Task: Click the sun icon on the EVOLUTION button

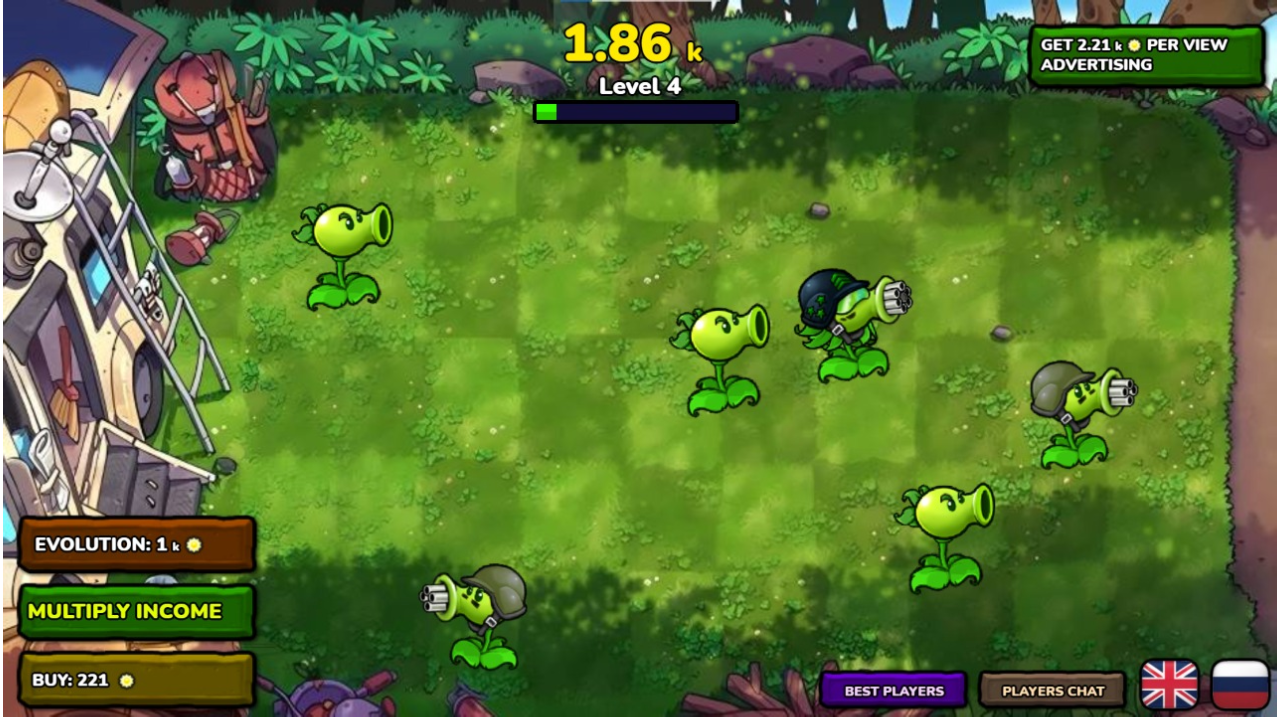Action: [x=194, y=546]
